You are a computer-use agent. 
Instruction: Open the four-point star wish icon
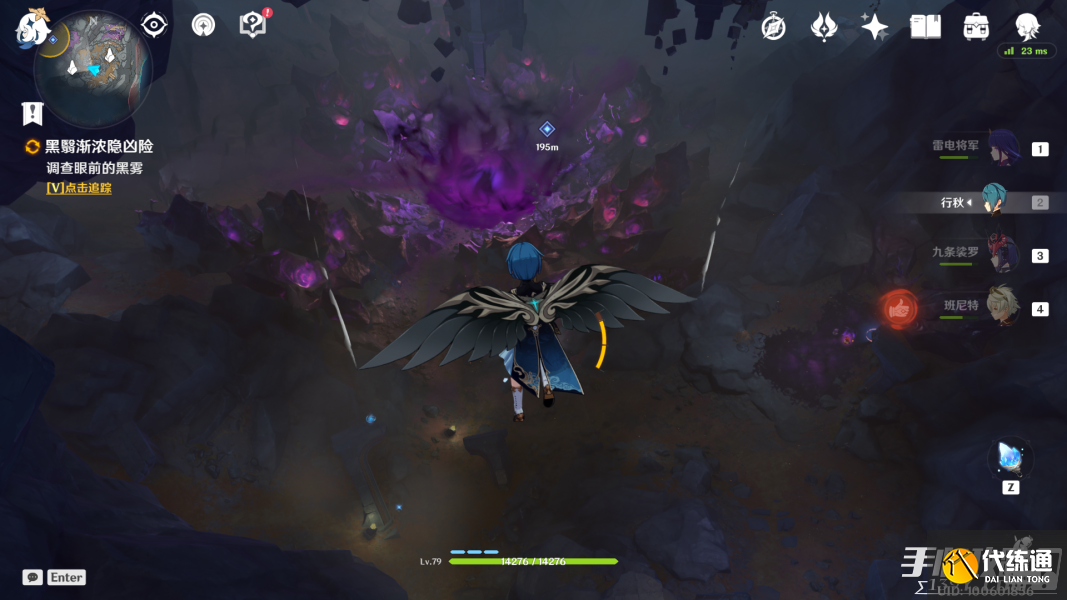click(874, 27)
